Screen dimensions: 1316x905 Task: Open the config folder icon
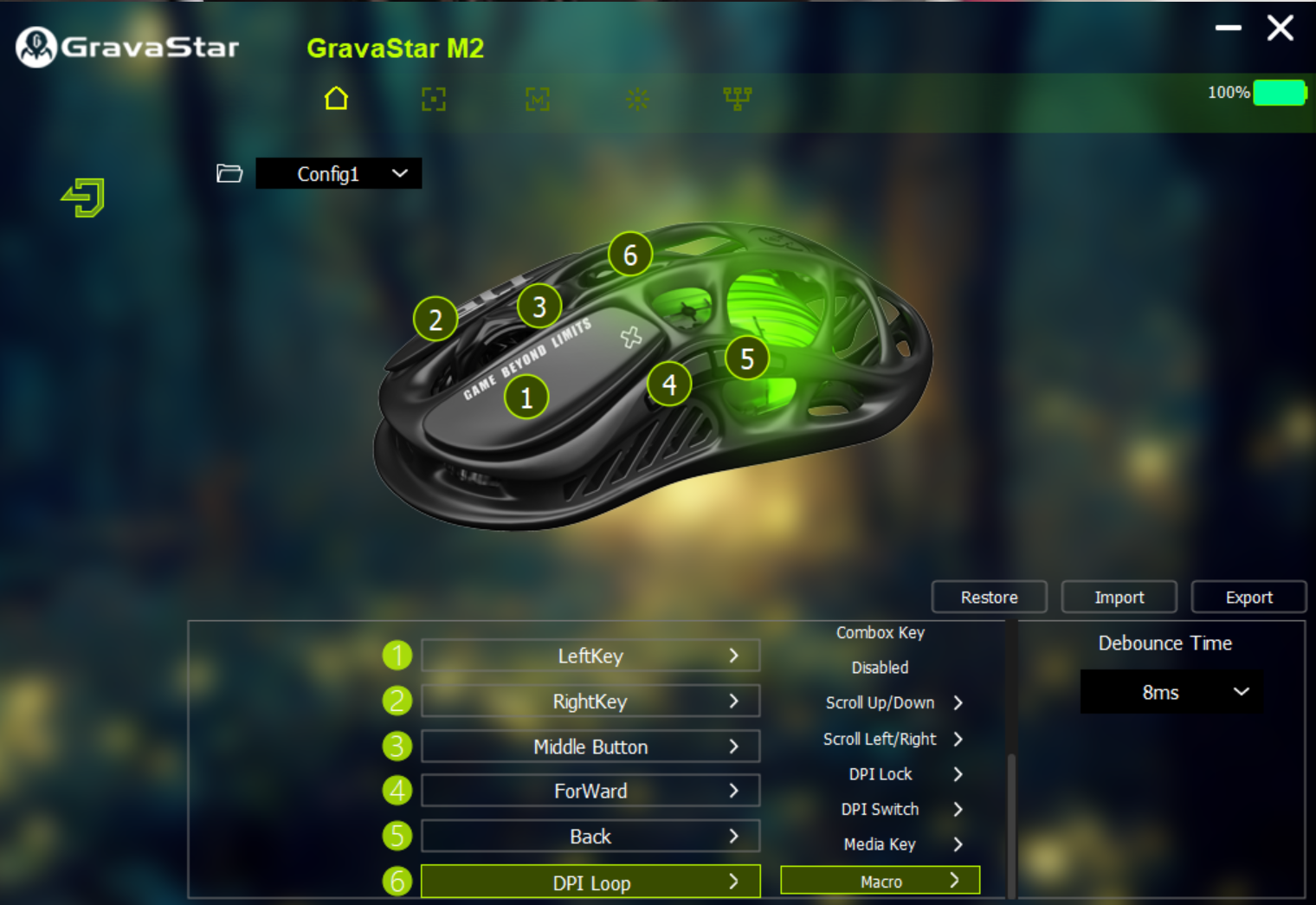coord(229,173)
